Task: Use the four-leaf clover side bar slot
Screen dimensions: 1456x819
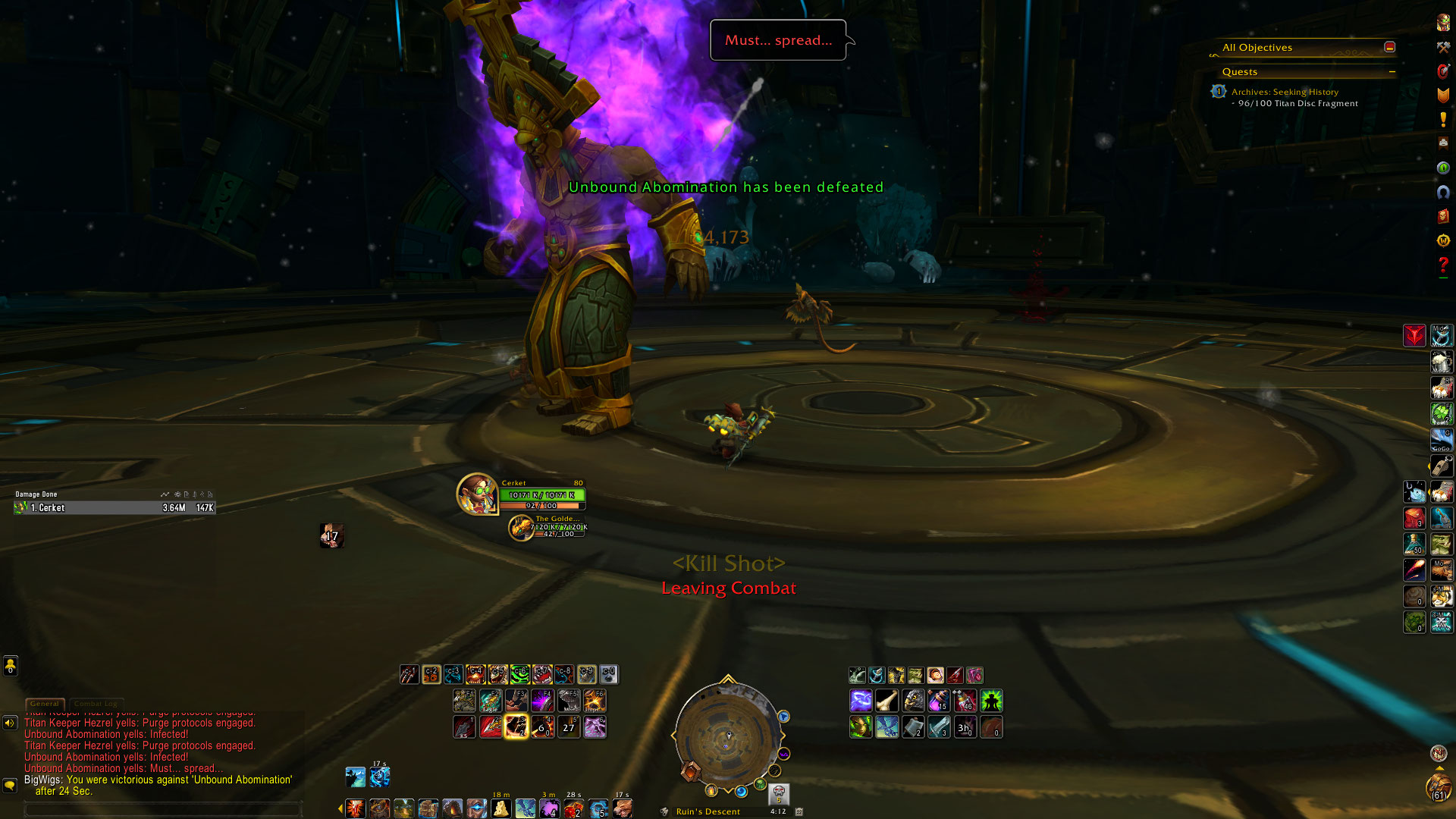Action: (1441, 413)
